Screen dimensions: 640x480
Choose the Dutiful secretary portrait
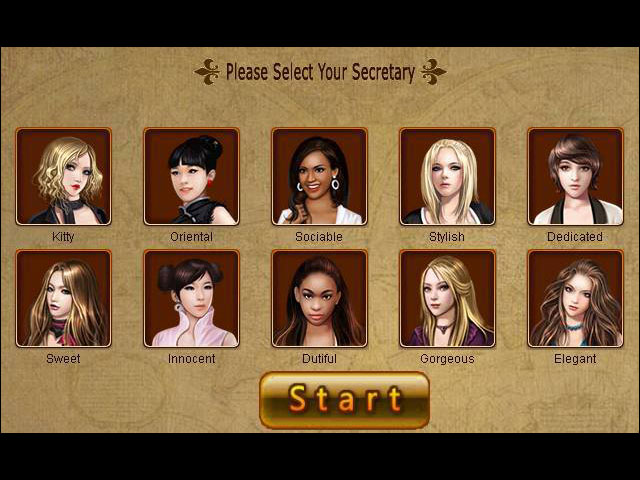pyautogui.click(x=319, y=298)
